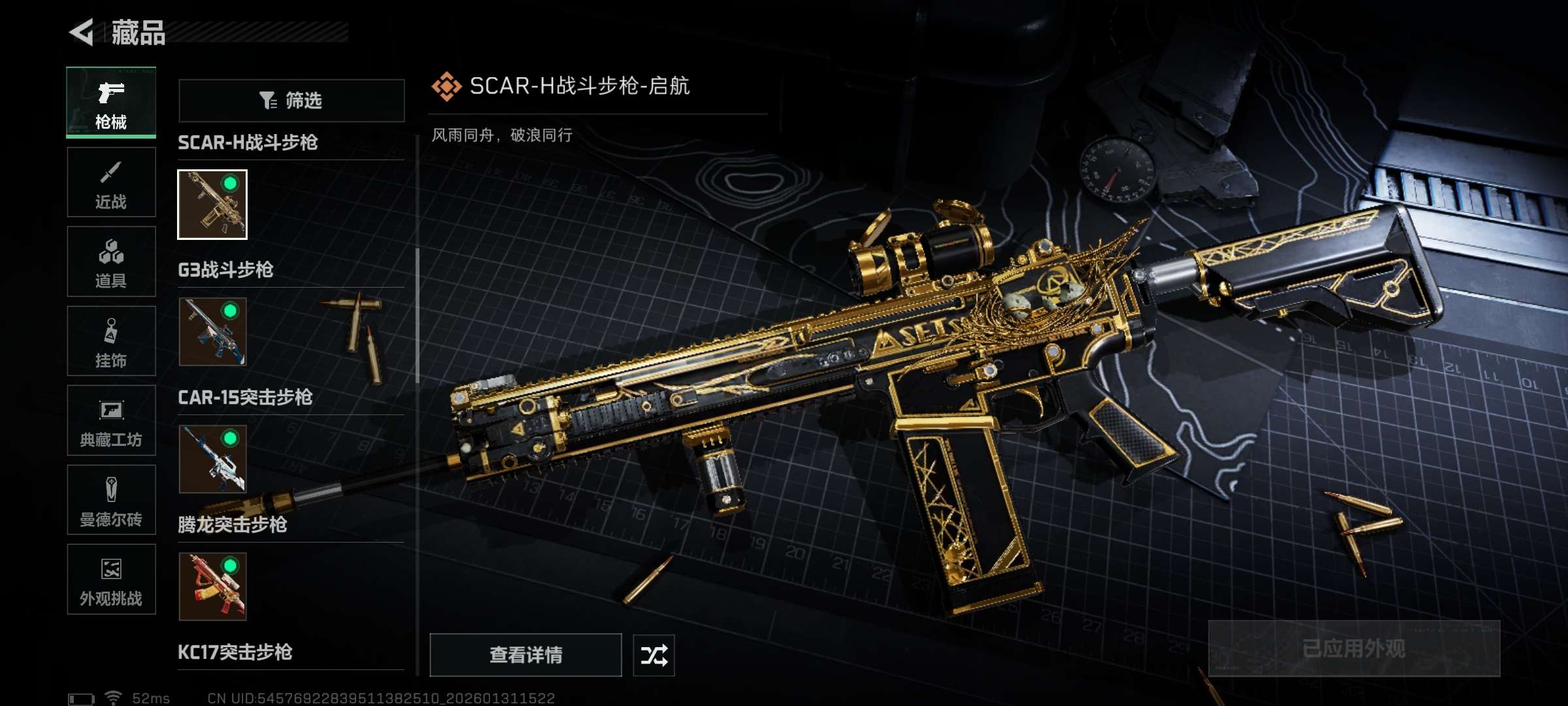Image resolution: width=1568 pixels, height=706 pixels.
Task: Enter the 典藏工坊 collection workshop
Action: 111,420
